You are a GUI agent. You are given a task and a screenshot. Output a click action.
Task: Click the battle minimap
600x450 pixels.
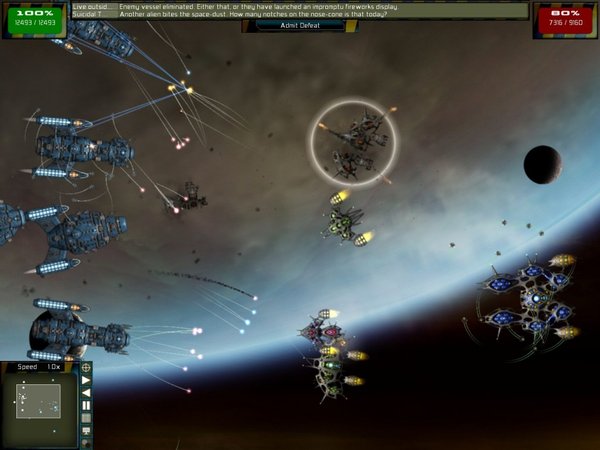(38, 401)
